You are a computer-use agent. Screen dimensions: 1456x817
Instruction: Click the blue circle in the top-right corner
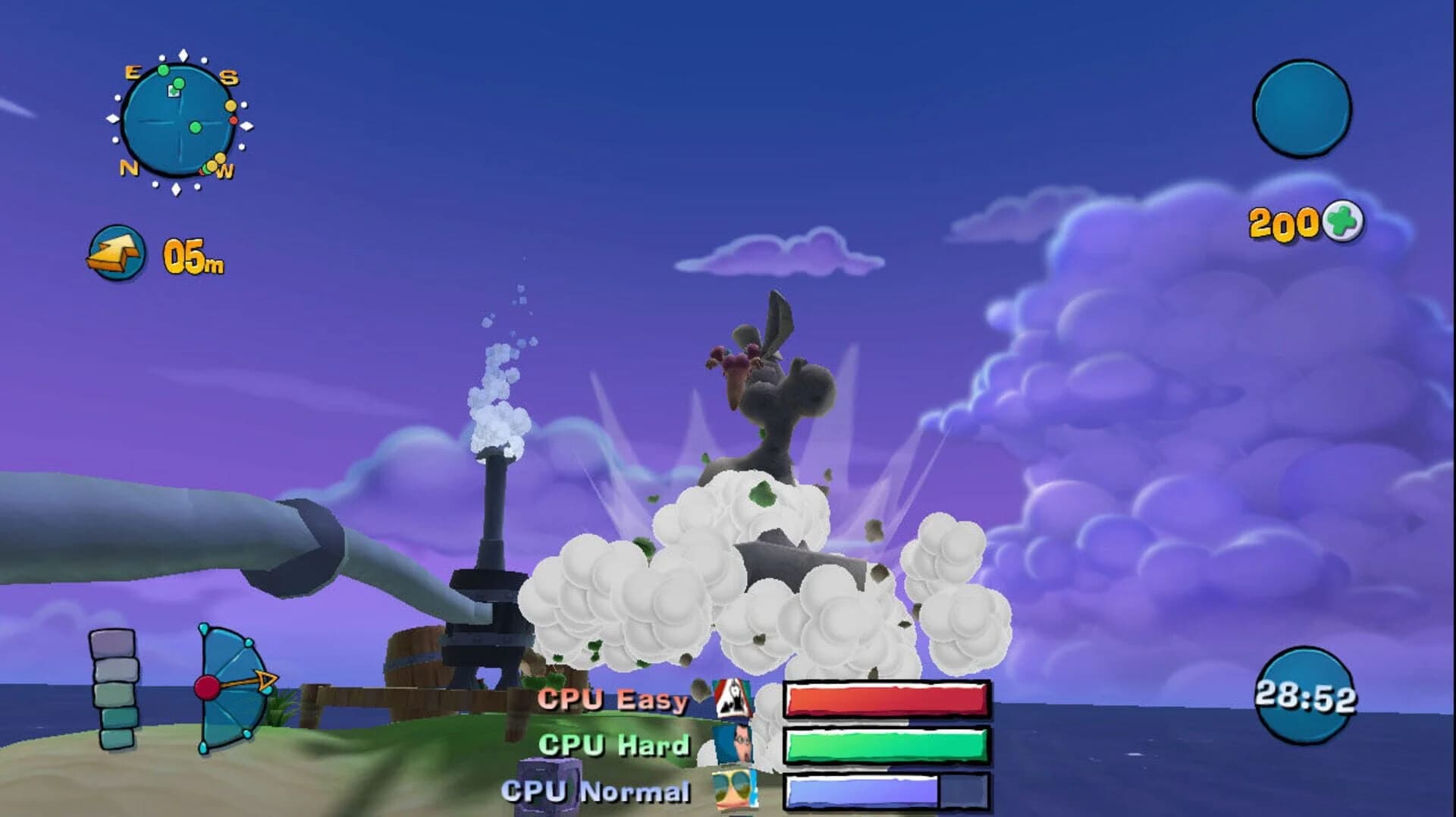point(1301,111)
